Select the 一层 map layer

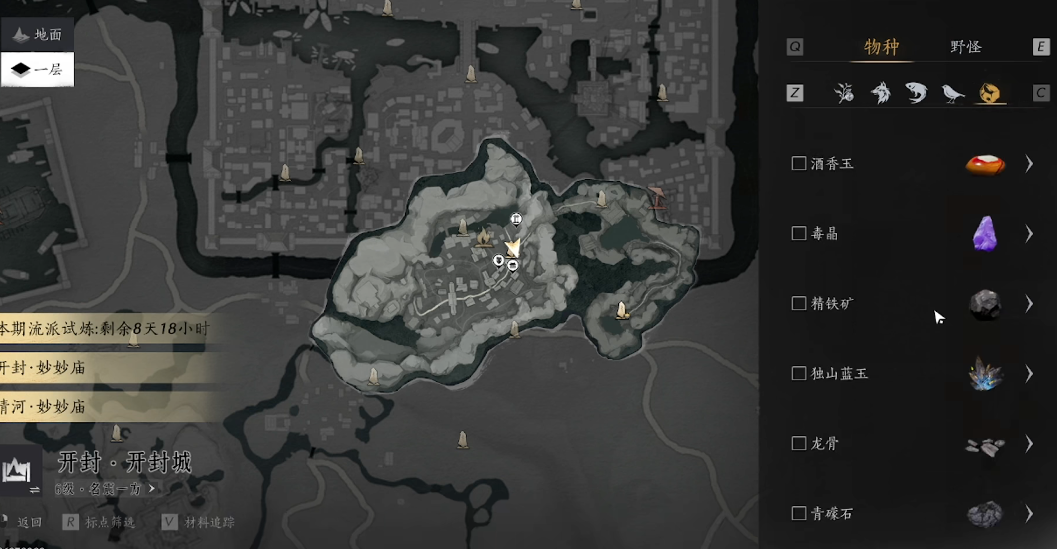pyautogui.click(x=37, y=70)
